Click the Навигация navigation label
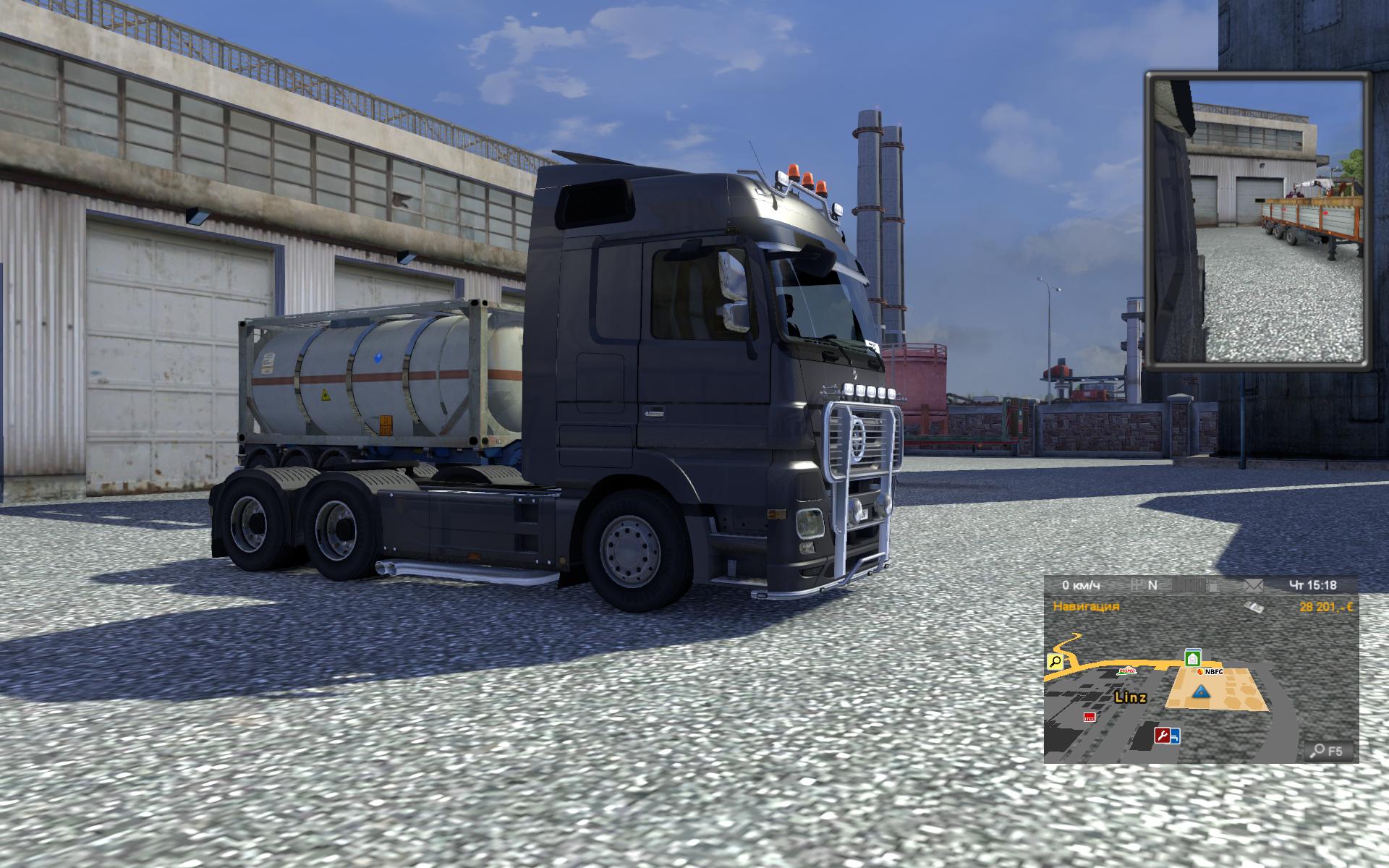 coord(1086,606)
